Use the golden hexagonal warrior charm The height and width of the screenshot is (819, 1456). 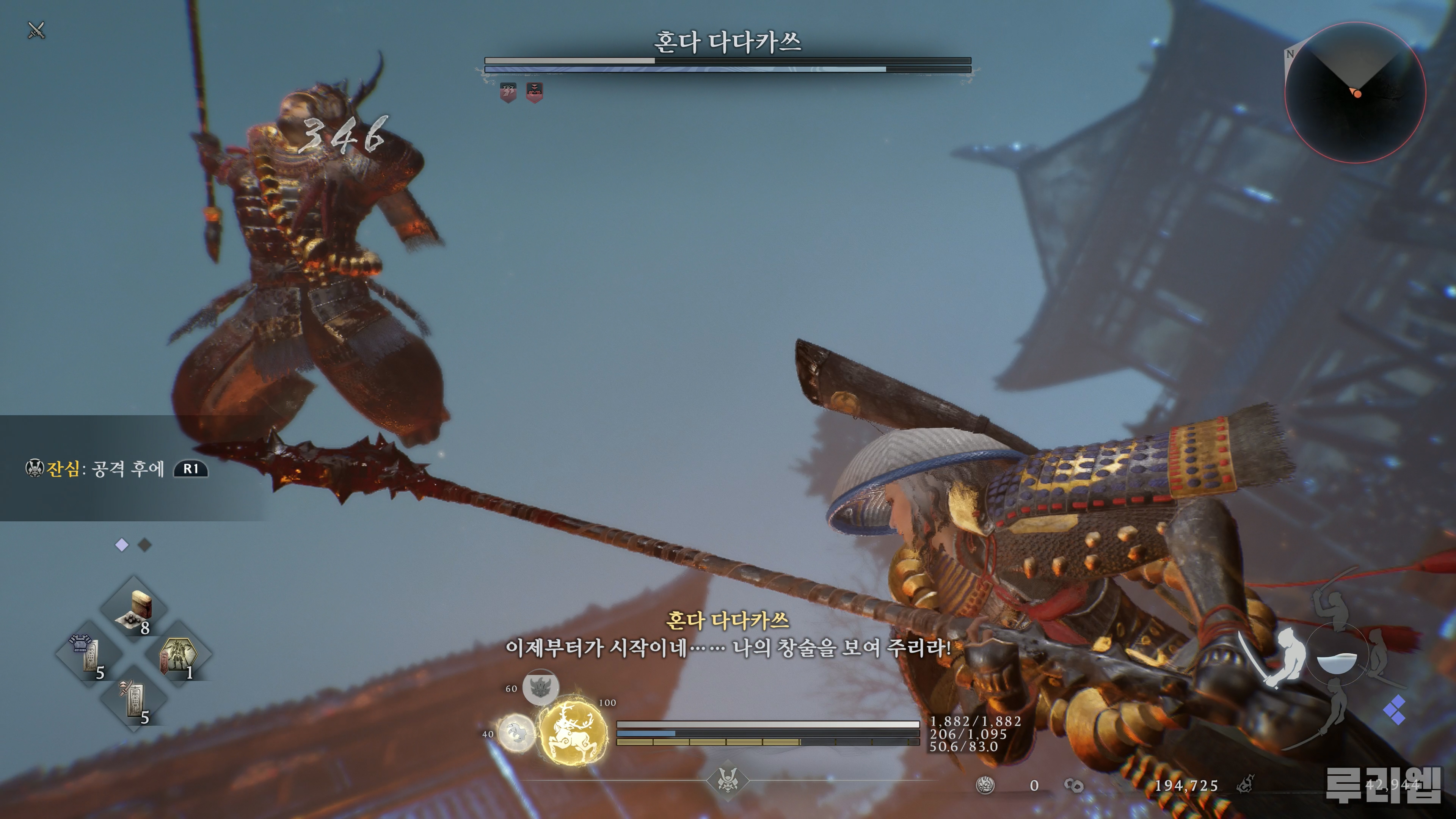point(178,656)
